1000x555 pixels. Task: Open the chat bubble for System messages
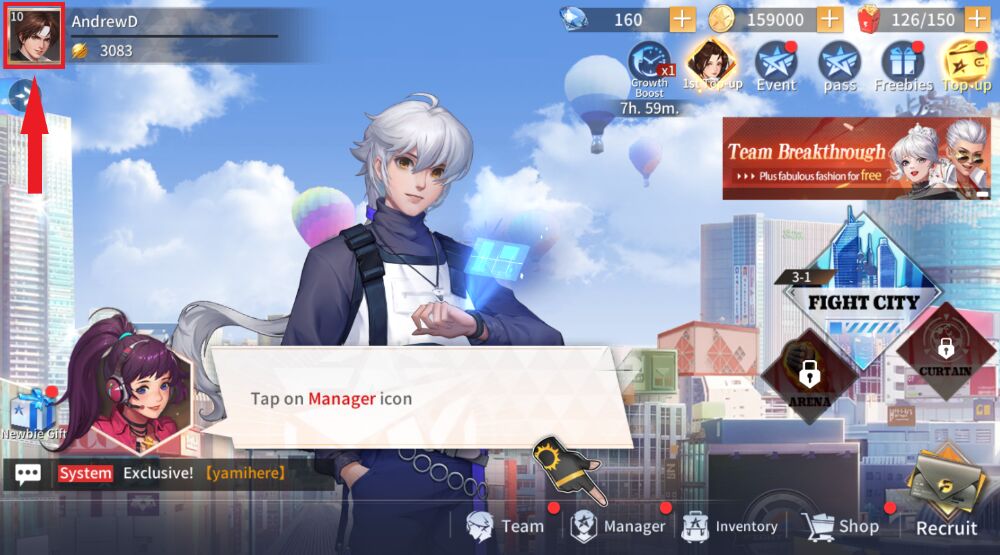tap(28, 473)
